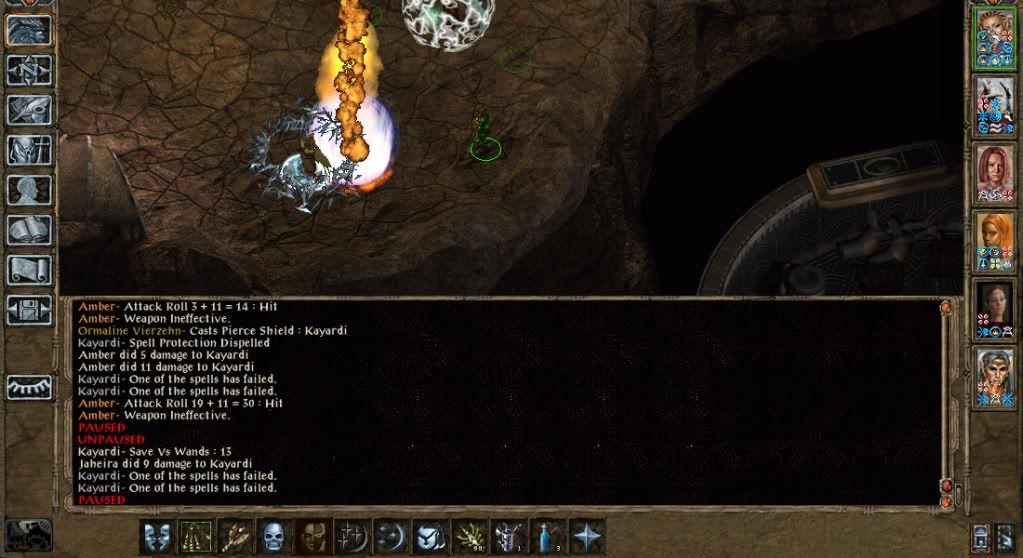Select the dark-haired woman portrait on black background
Screen dimensions: 1023x558
pos(995,308)
